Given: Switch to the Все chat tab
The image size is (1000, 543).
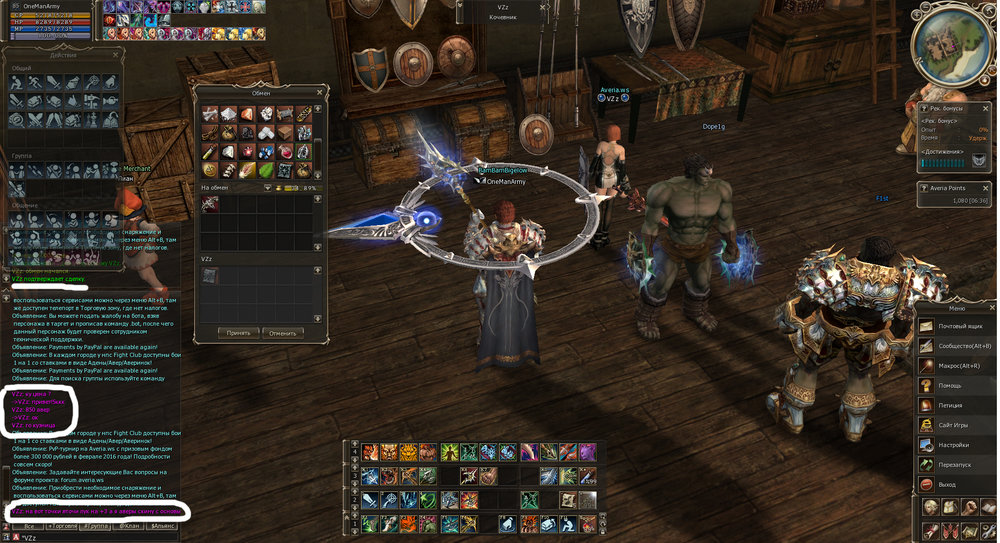Looking at the screenshot, I should pos(30,525).
